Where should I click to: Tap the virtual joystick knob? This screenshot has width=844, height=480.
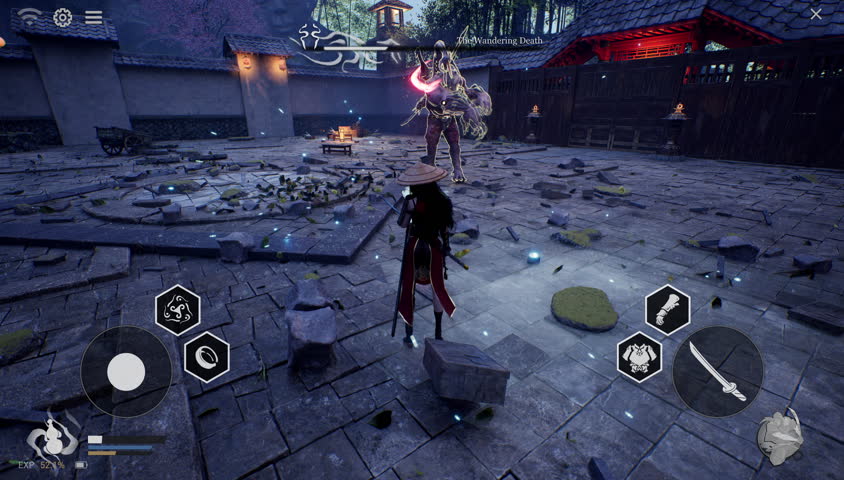[x=126, y=372]
